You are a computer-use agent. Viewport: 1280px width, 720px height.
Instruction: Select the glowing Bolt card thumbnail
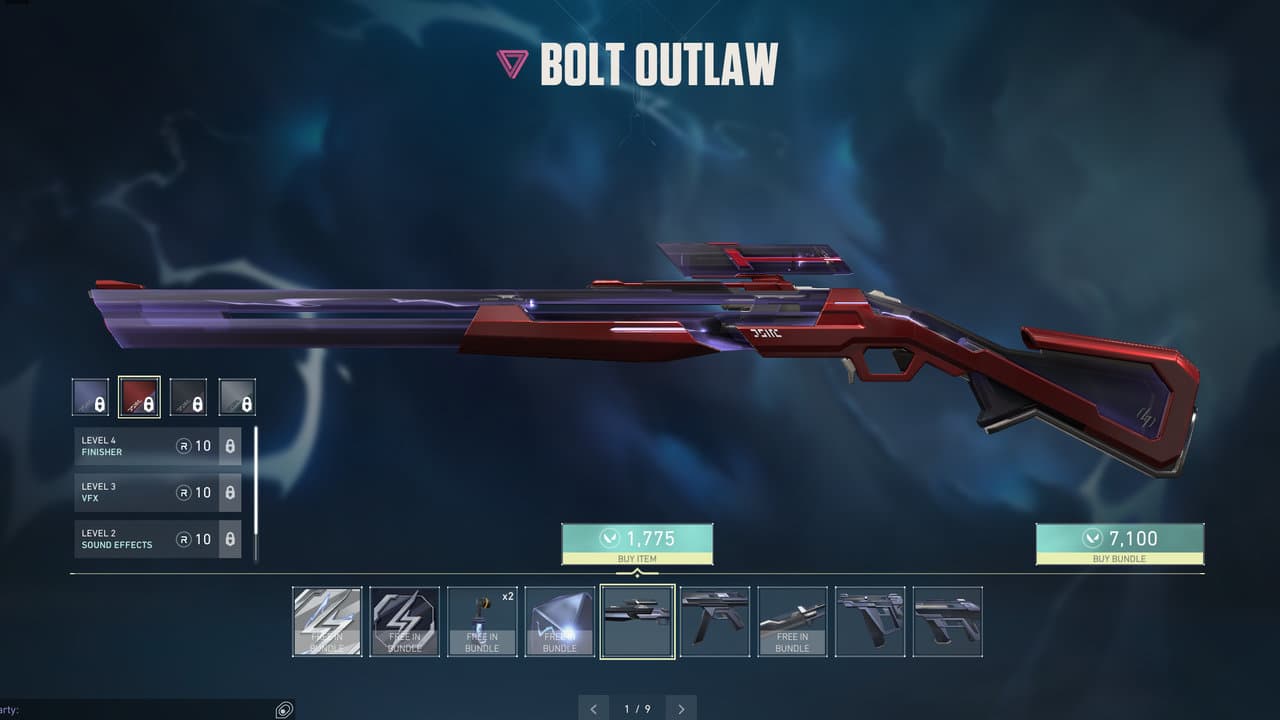559,620
